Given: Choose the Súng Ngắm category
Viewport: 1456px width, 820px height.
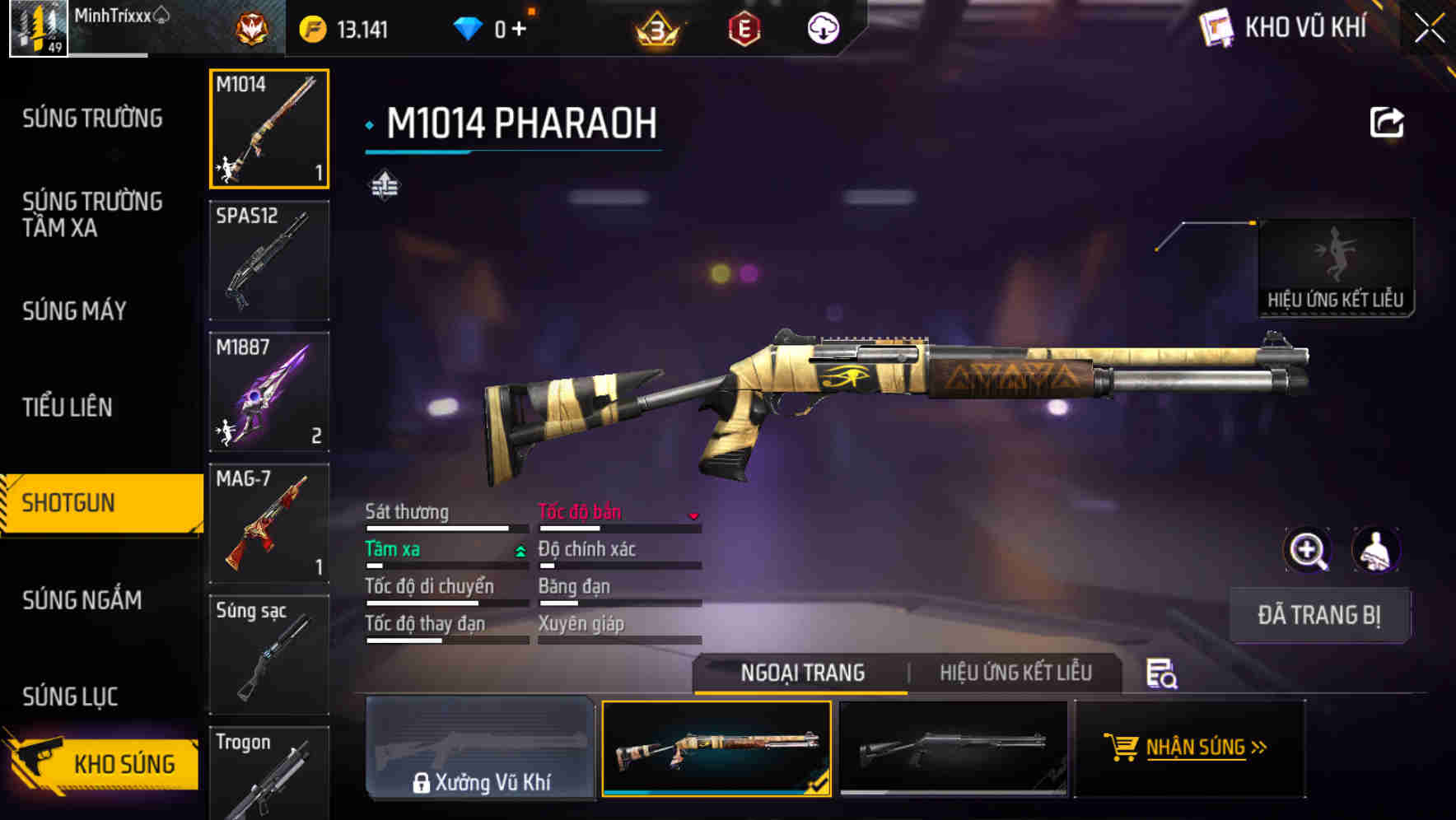Looking at the screenshot, I should 82,600.
